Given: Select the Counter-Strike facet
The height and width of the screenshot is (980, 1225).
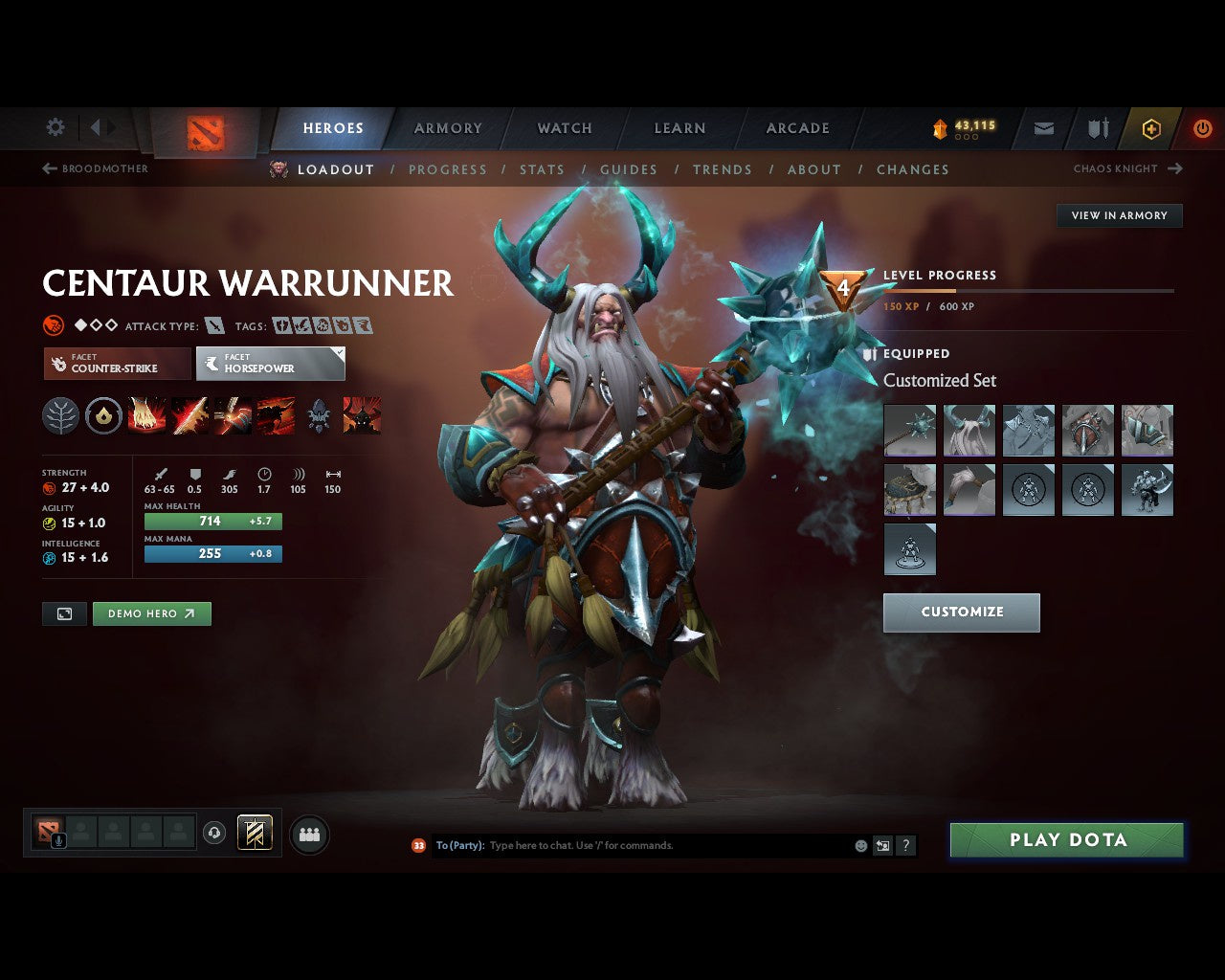Looking at the screenshot, I should point(115,364).
